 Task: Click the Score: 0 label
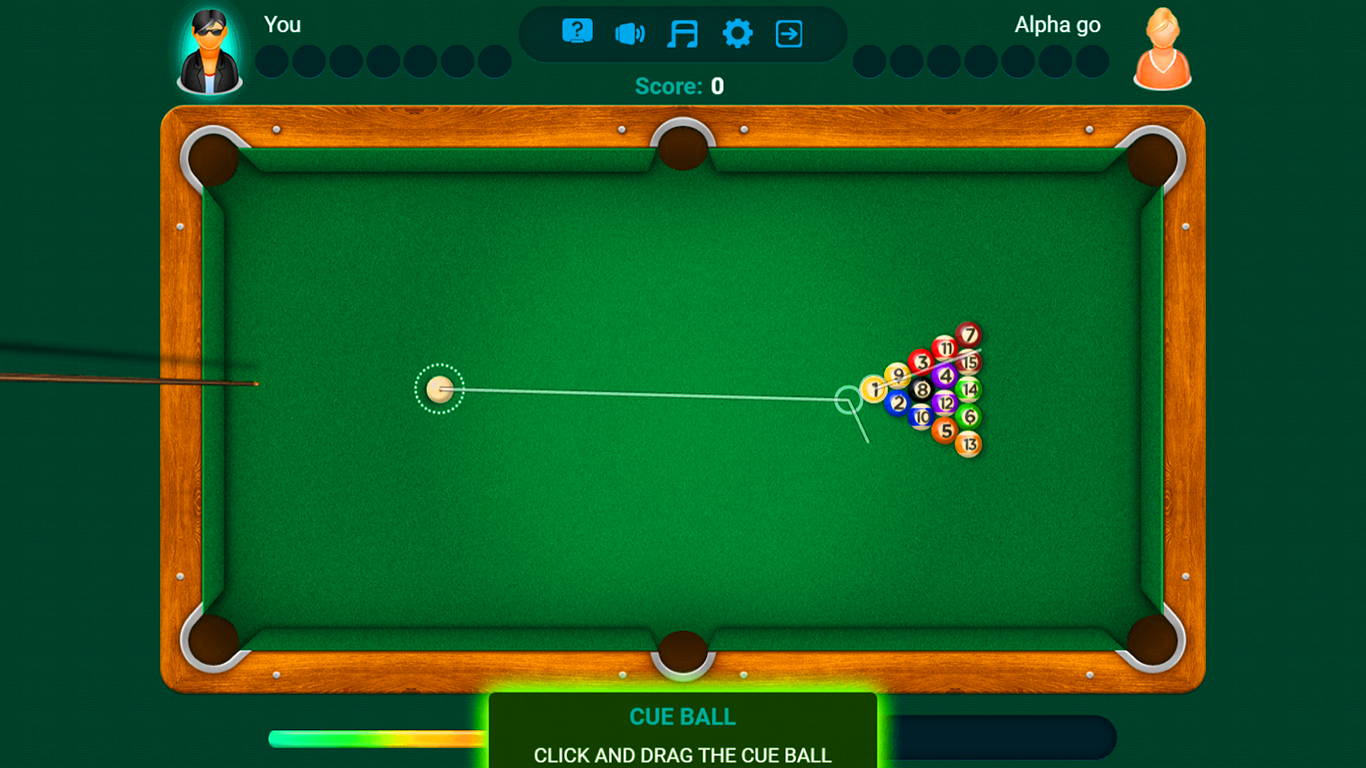click(678, 86)
